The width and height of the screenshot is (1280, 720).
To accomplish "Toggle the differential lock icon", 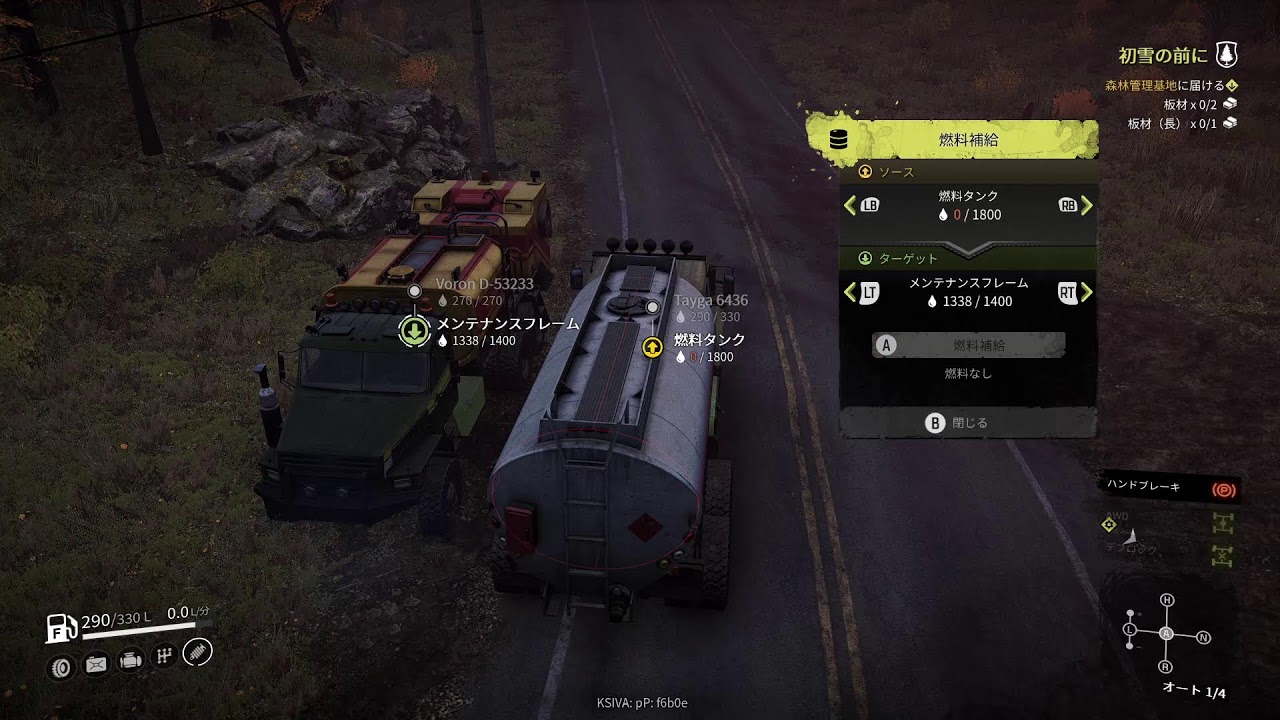I will click(1221, 554).
